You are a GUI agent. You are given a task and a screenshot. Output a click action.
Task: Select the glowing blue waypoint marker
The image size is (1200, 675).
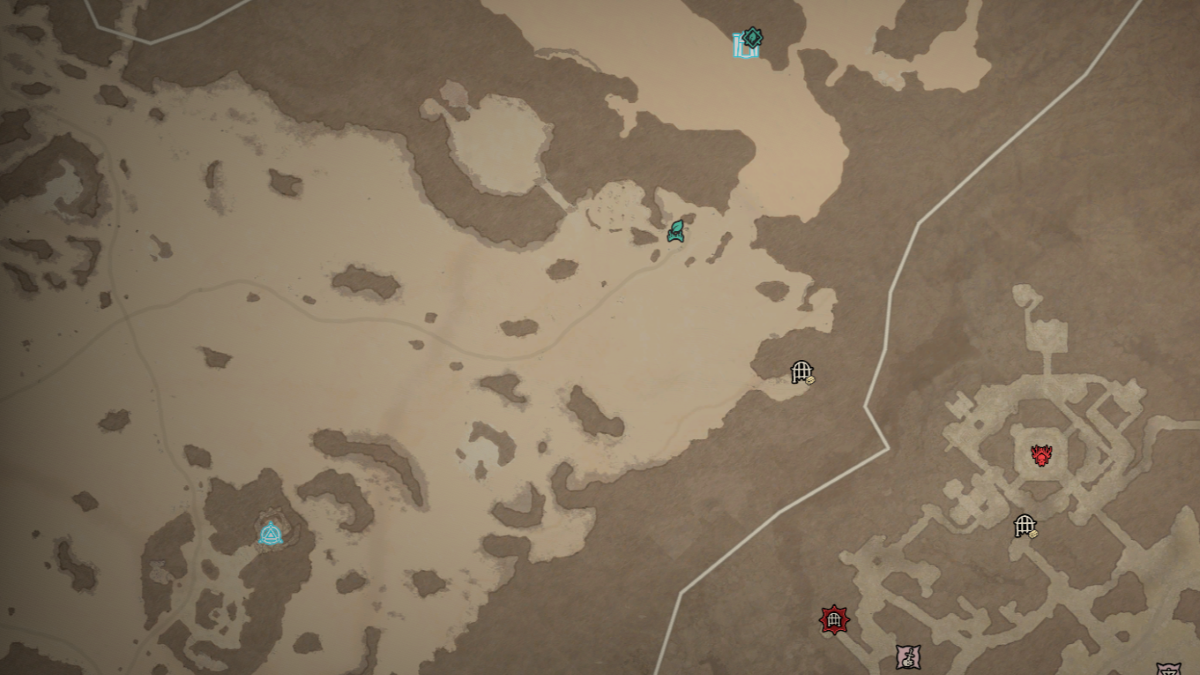(x=270, y=533)
